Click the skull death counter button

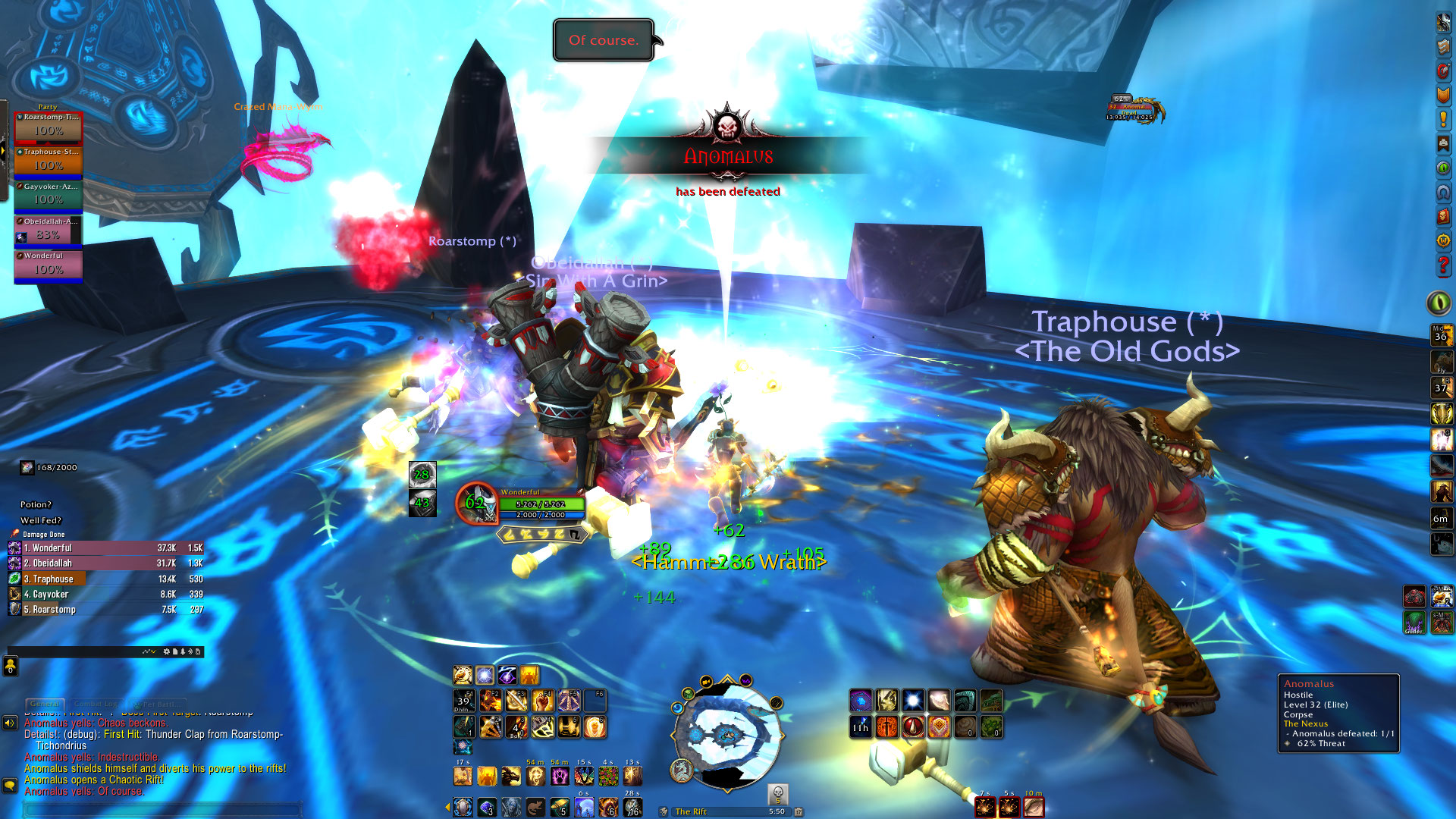[x=777, y=794]
